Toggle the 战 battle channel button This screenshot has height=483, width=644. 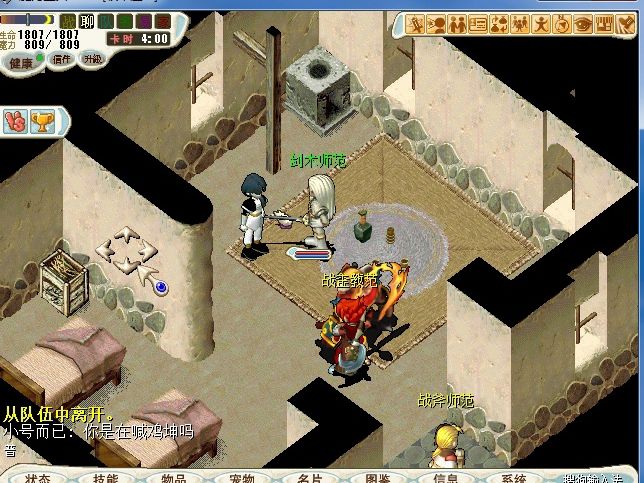coord(68,21)
